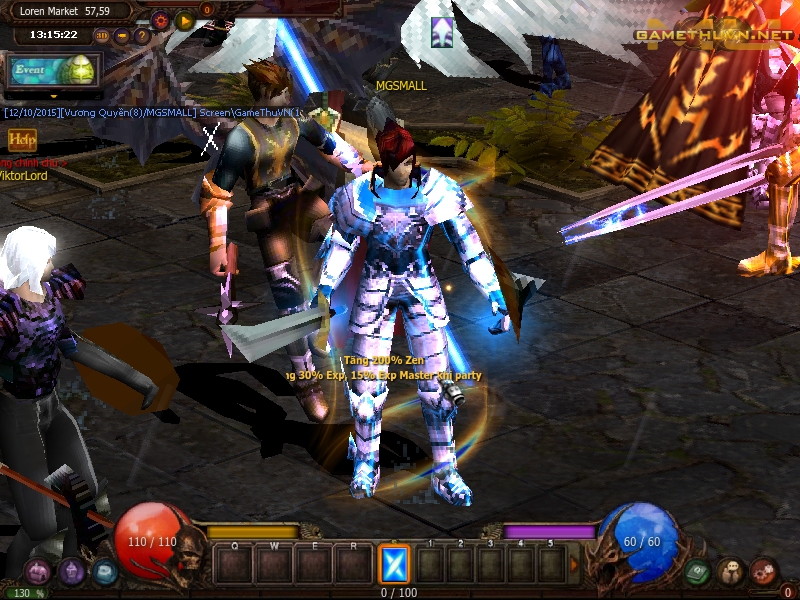The image size is (800, 600).
Task: Open the pink treasure chest icon
Action: click(x=38, y=572)
